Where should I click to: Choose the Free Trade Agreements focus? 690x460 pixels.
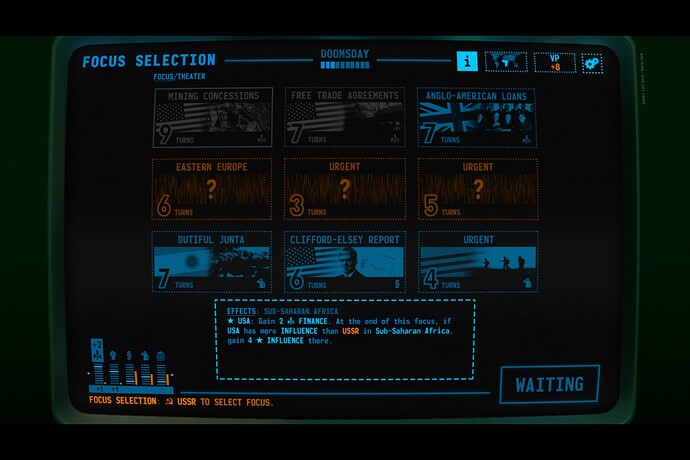tap(344, 118)
